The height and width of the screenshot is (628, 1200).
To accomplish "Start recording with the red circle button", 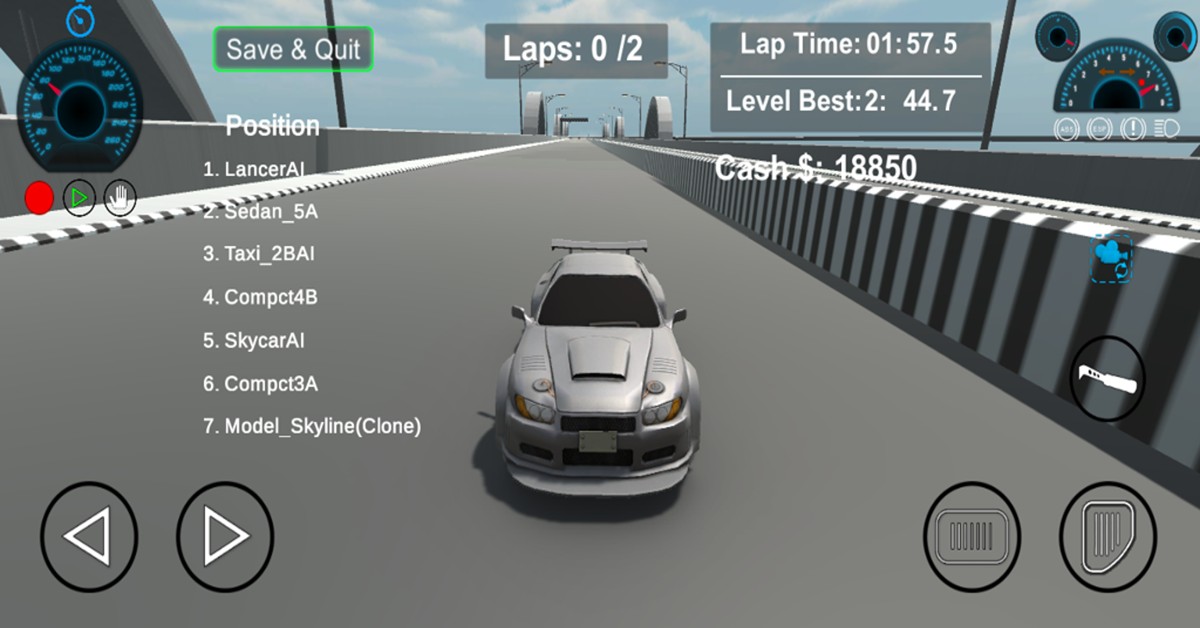I will coord(39,198).
